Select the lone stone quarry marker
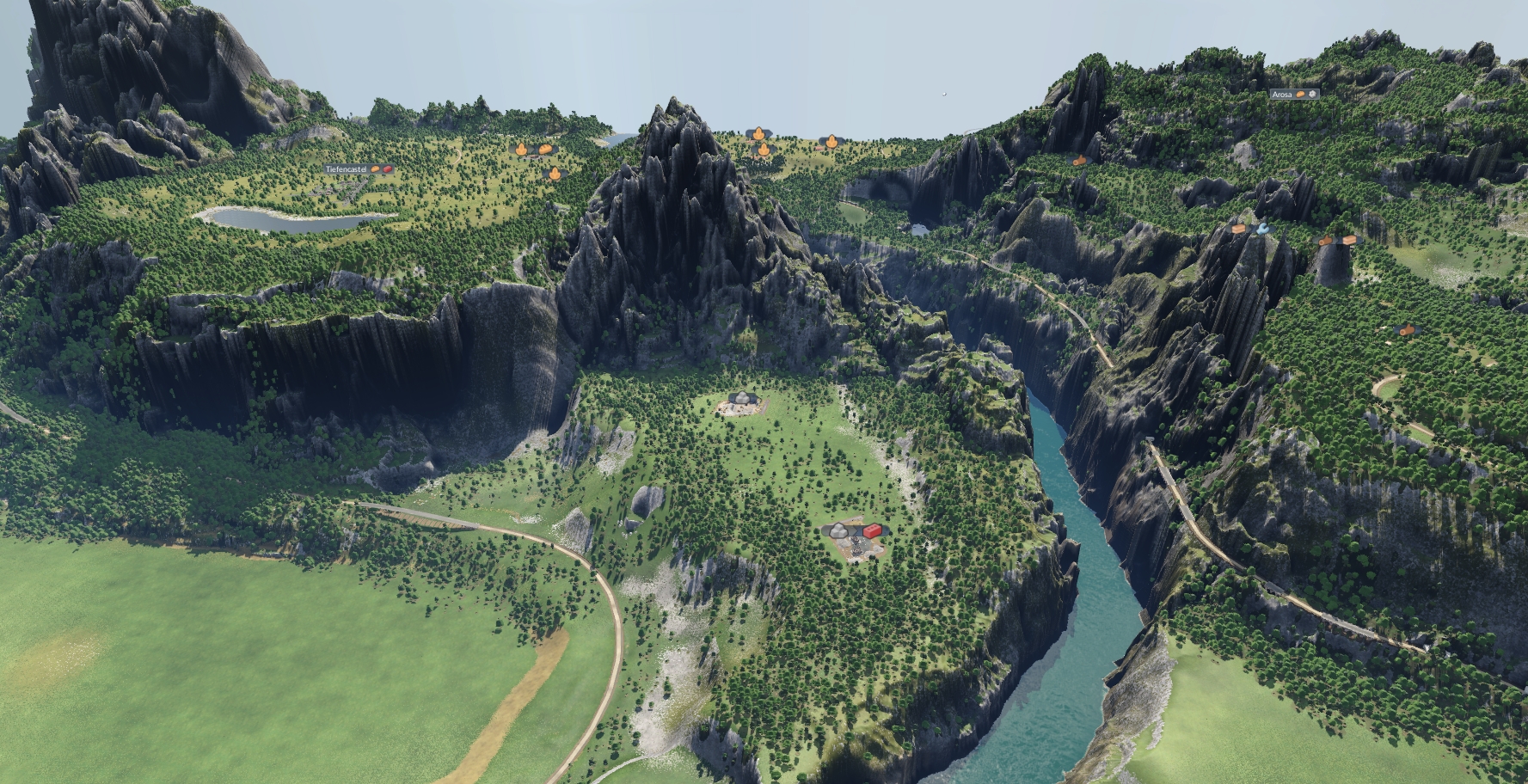This screenshot has width=1528, height=784. click(x=742, y=398)
